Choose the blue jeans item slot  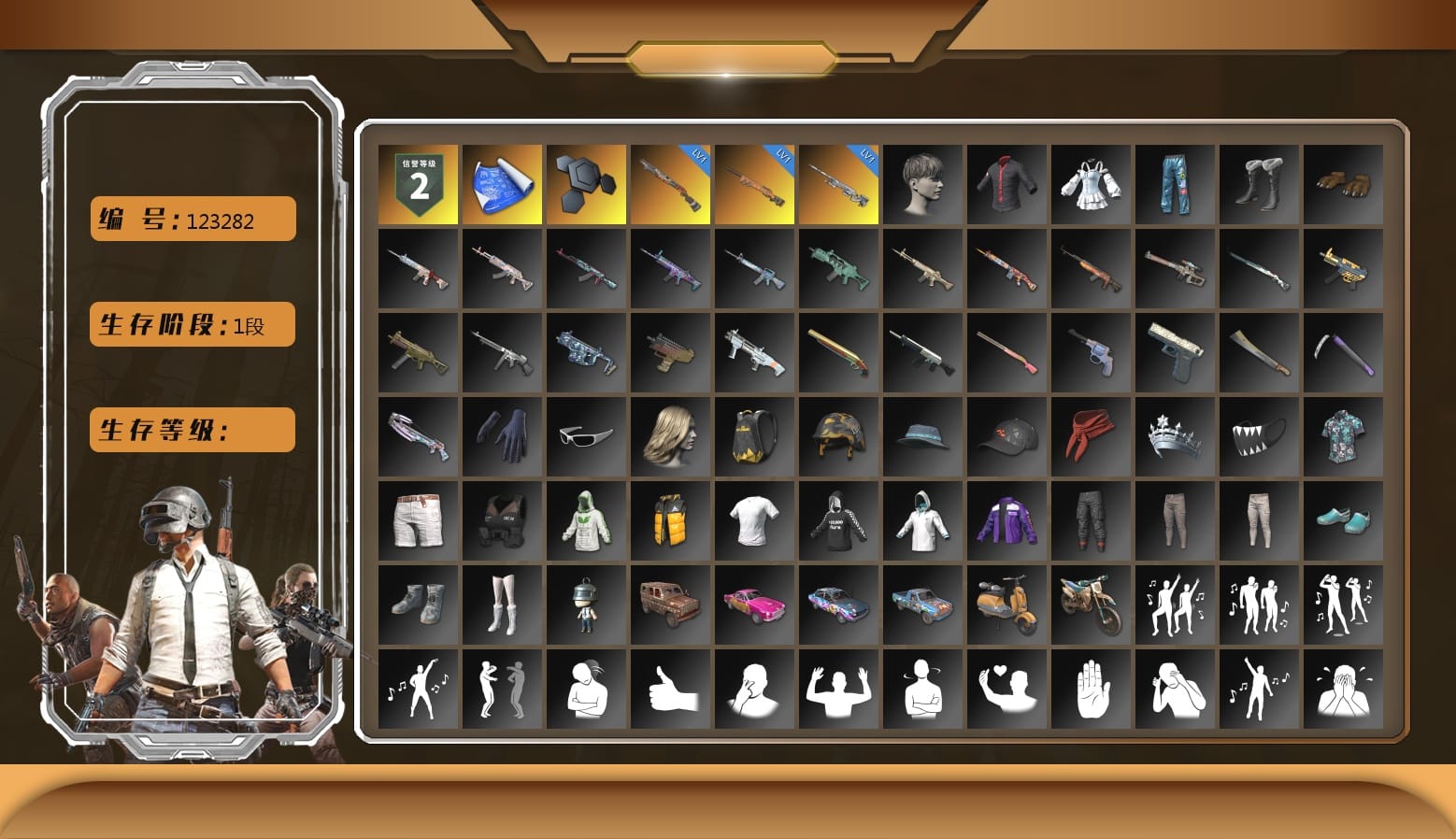click(x=1175, y=184)
